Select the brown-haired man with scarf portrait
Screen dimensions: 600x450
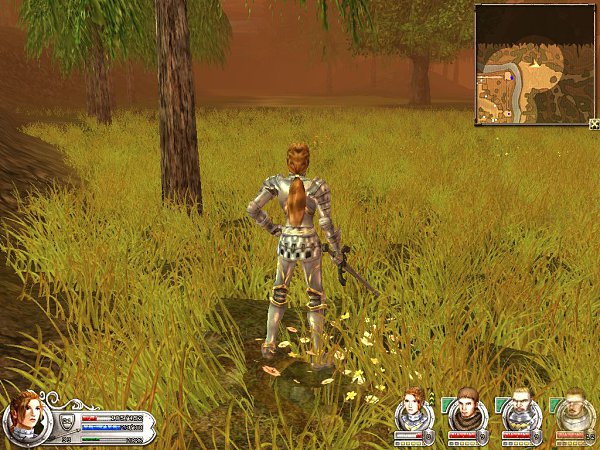point(467,409)
